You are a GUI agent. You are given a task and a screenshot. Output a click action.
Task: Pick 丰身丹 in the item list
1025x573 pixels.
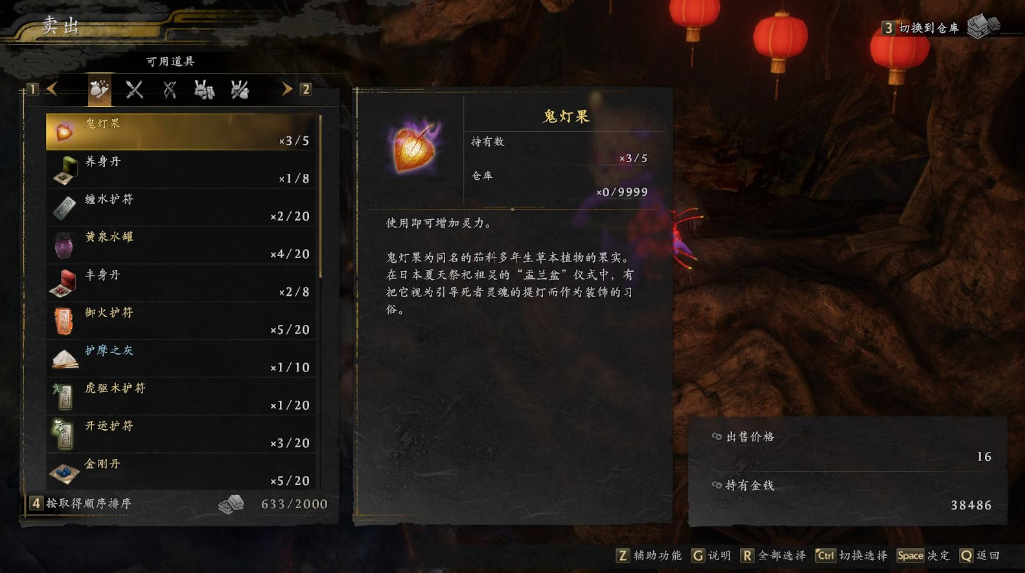(x=182, y=284)
